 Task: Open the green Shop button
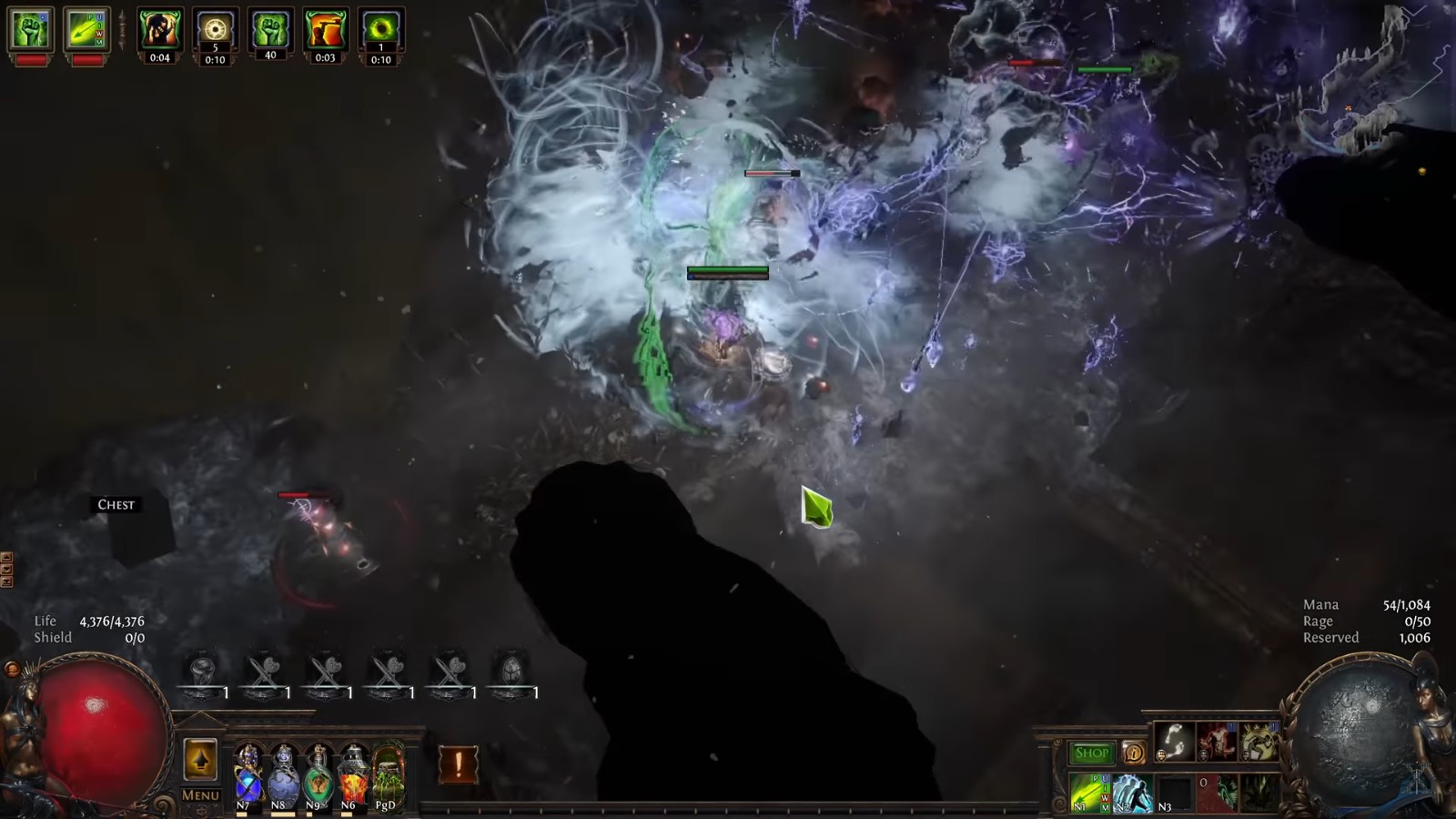pos(1091,753)
